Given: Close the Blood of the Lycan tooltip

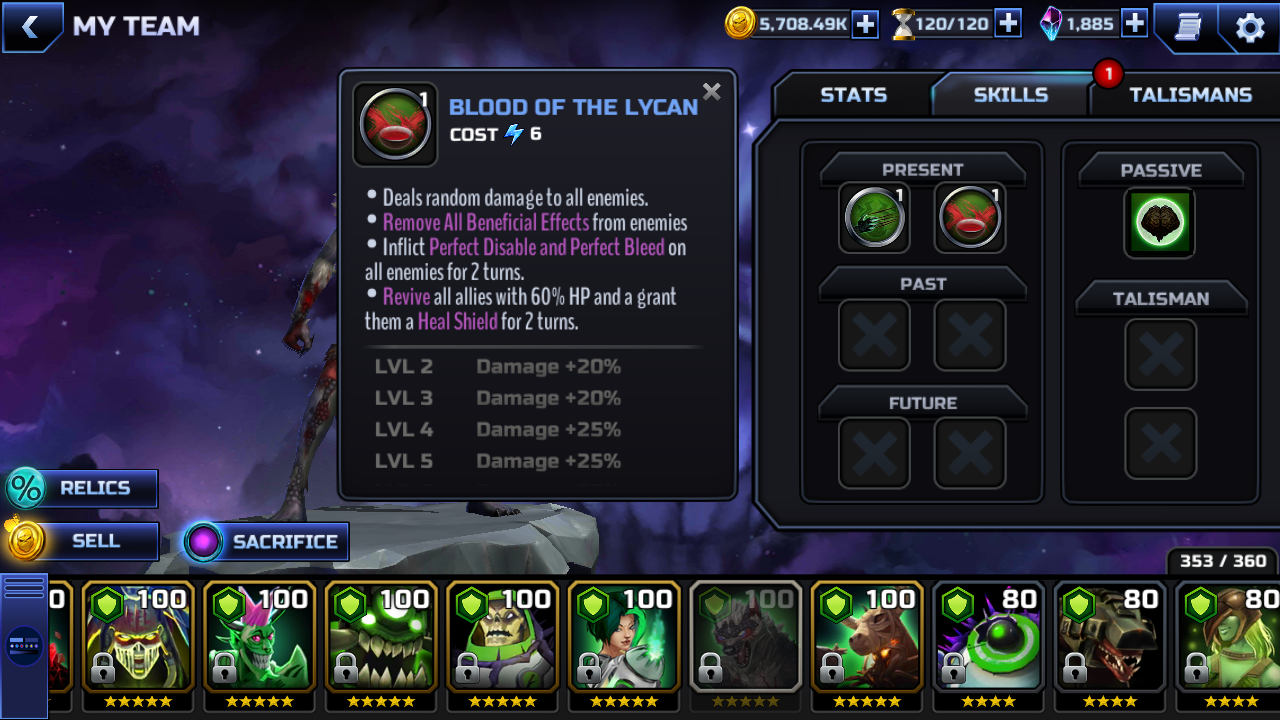Looking at the screenshot, I should point(711,92).
